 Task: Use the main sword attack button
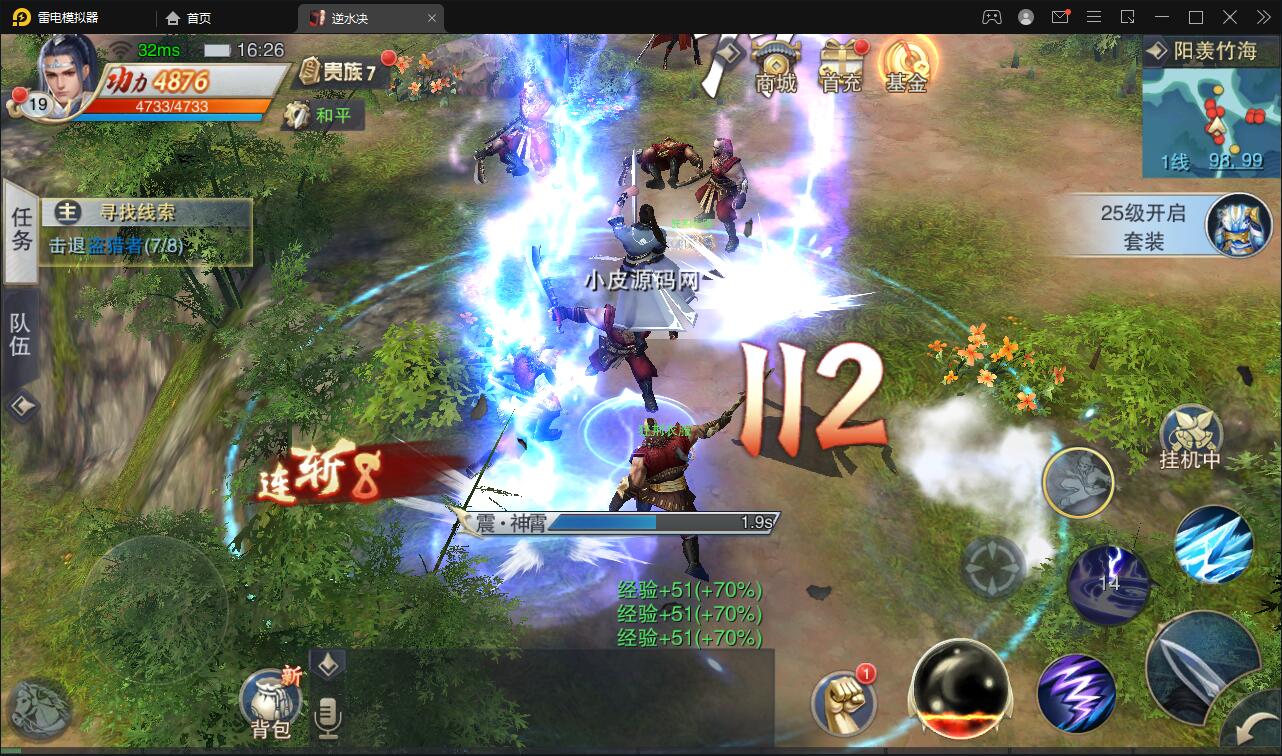click(x=1202, y=665)
